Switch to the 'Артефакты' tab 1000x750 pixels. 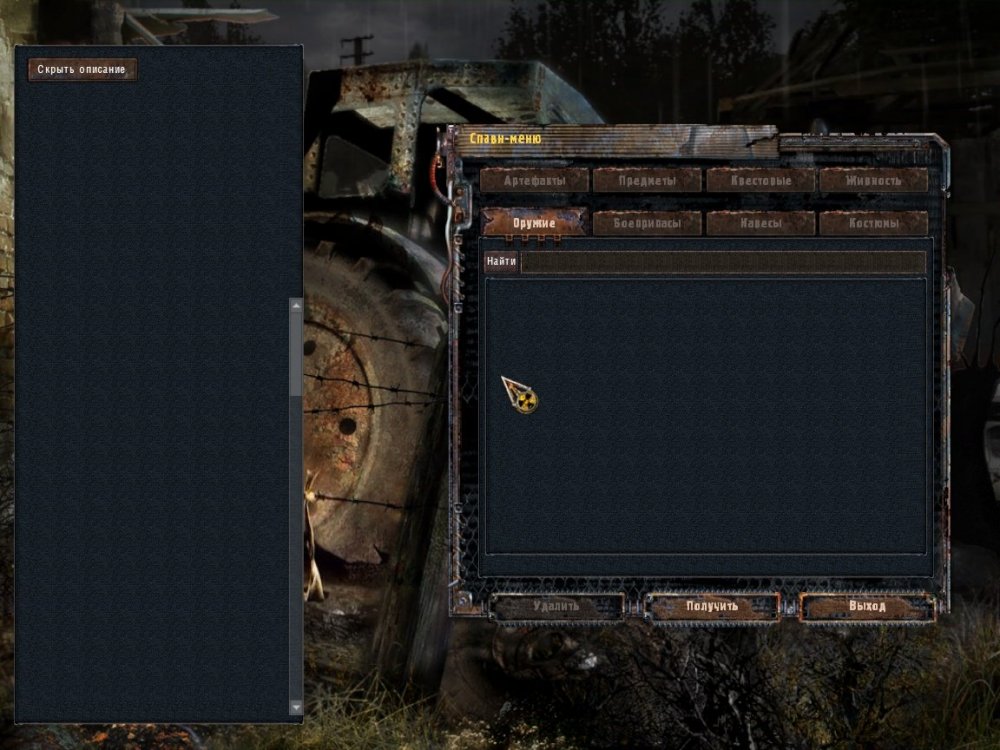535,181
